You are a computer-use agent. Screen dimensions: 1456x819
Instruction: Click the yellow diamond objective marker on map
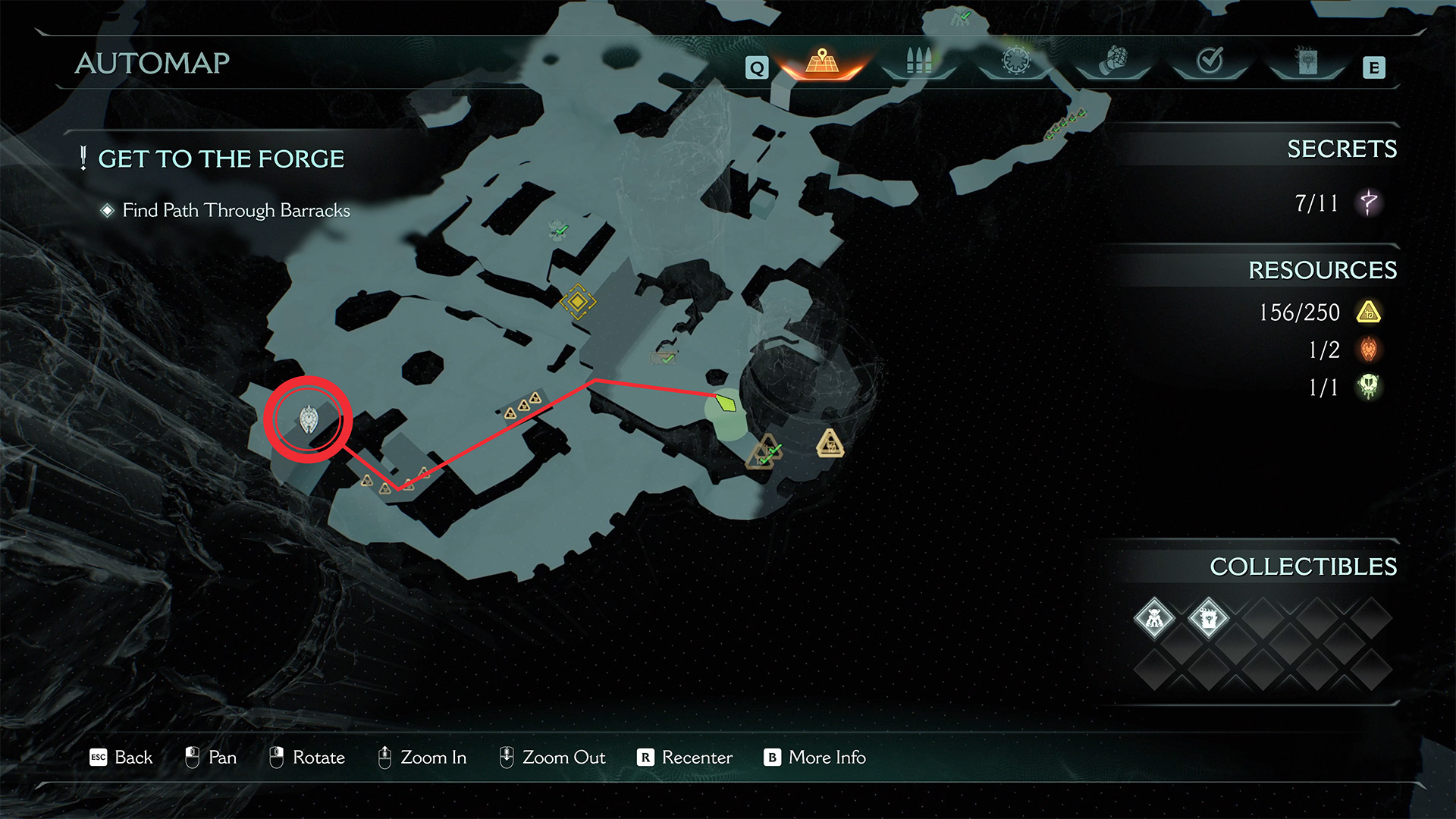point(578,302)
